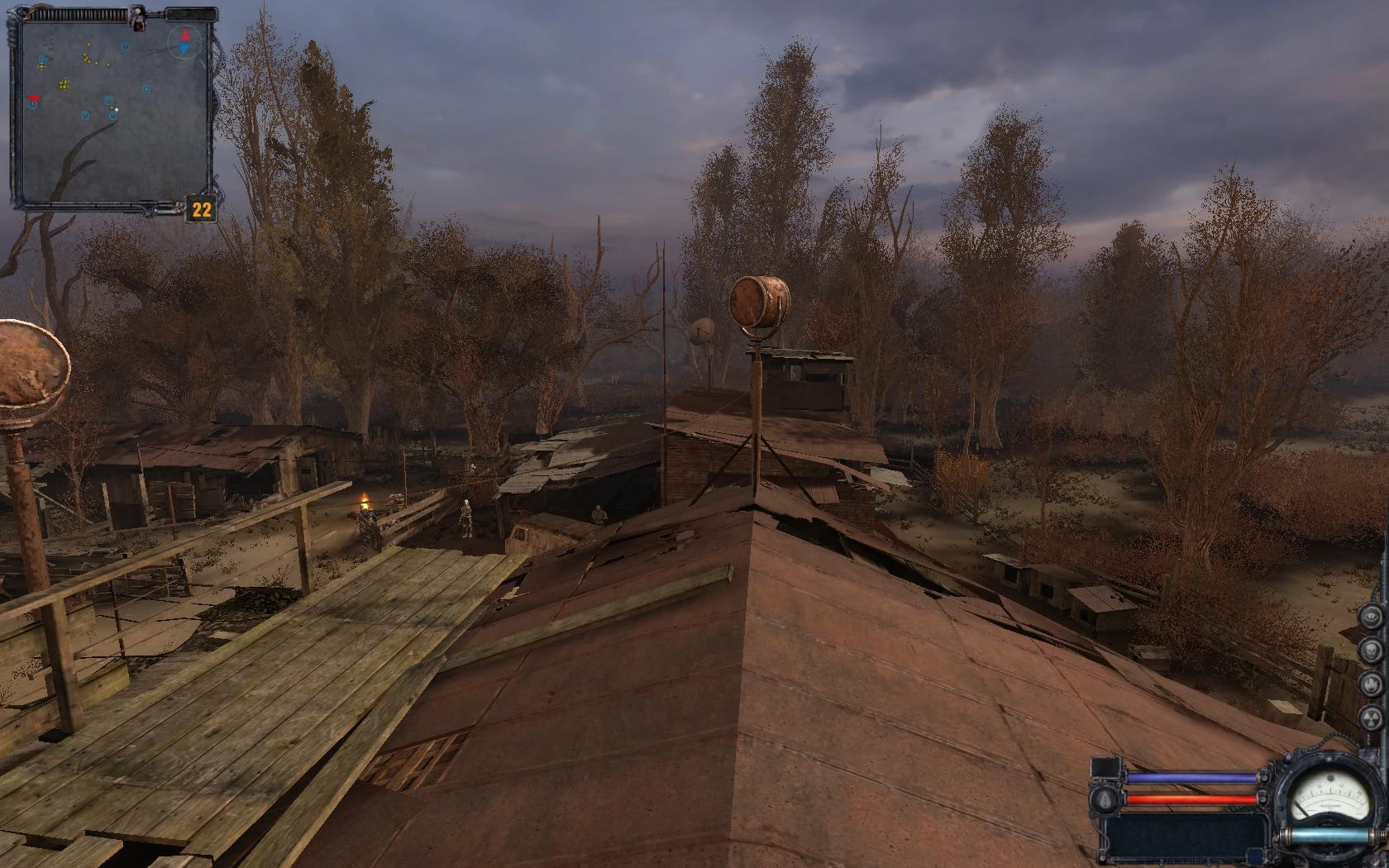Toggle the eye stealth visibility indicator
Screen dimensions: 1389x868
(1372, 618)
